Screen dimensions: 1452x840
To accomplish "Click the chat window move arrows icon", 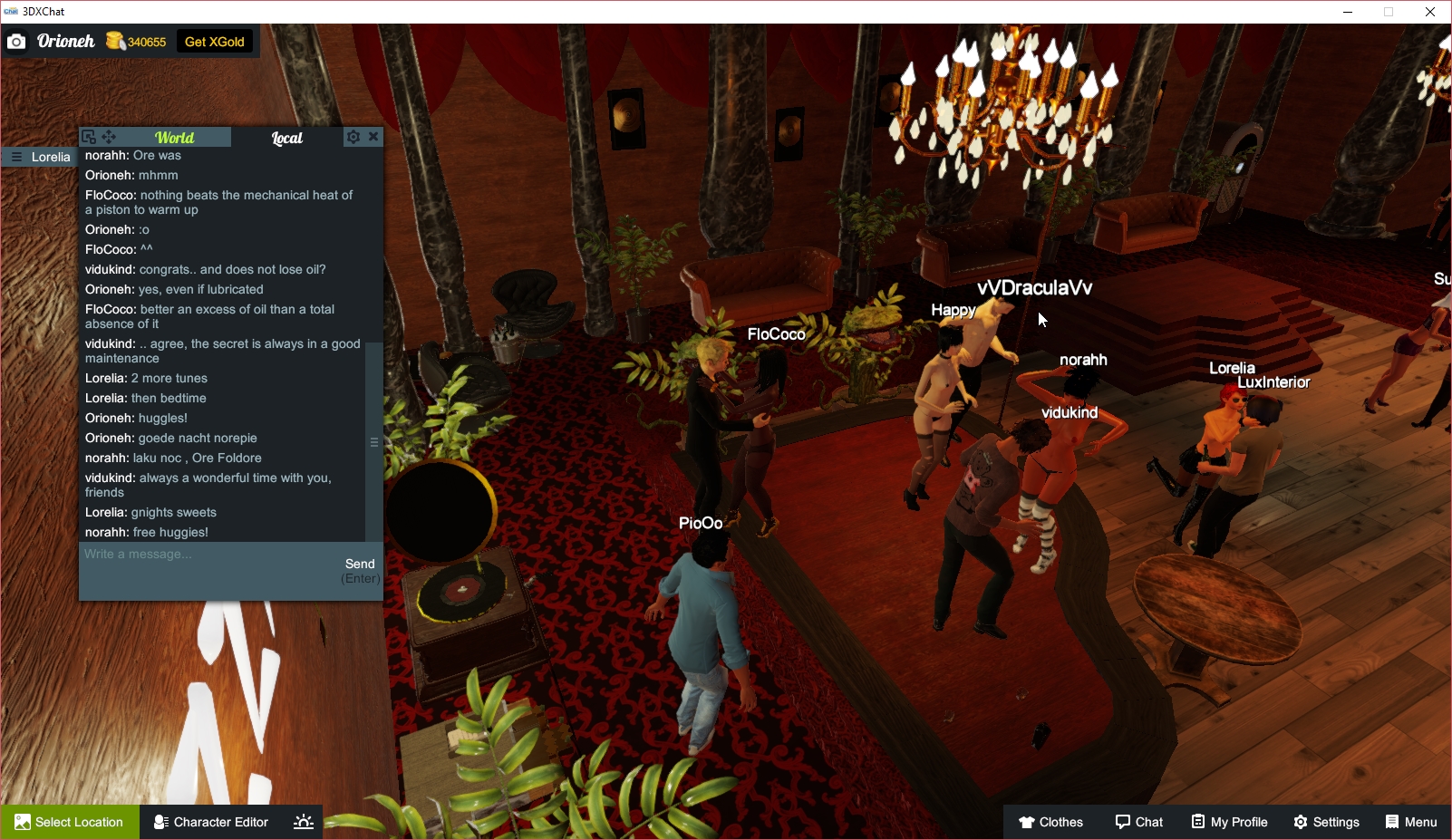I will pyautogui.click(x=109, y=137).
